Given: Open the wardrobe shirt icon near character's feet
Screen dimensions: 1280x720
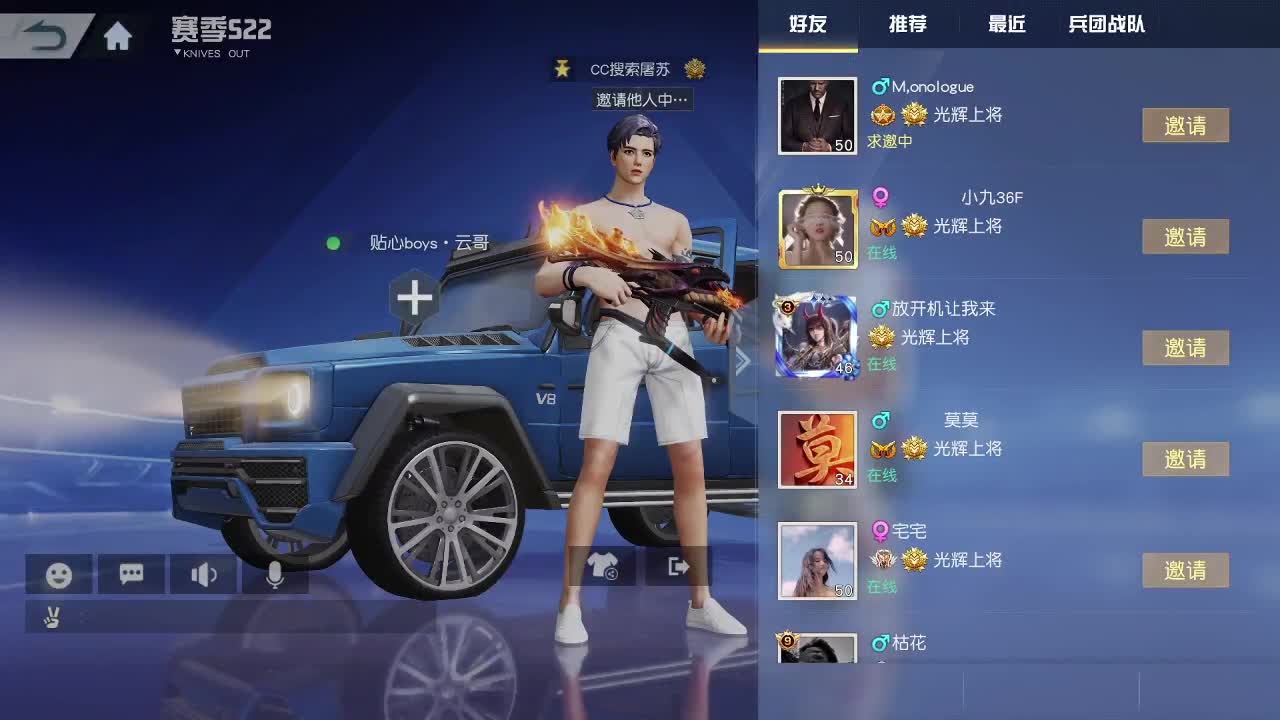Looking at the screenshot, I should pyautogui.click(x=604, y=566).
